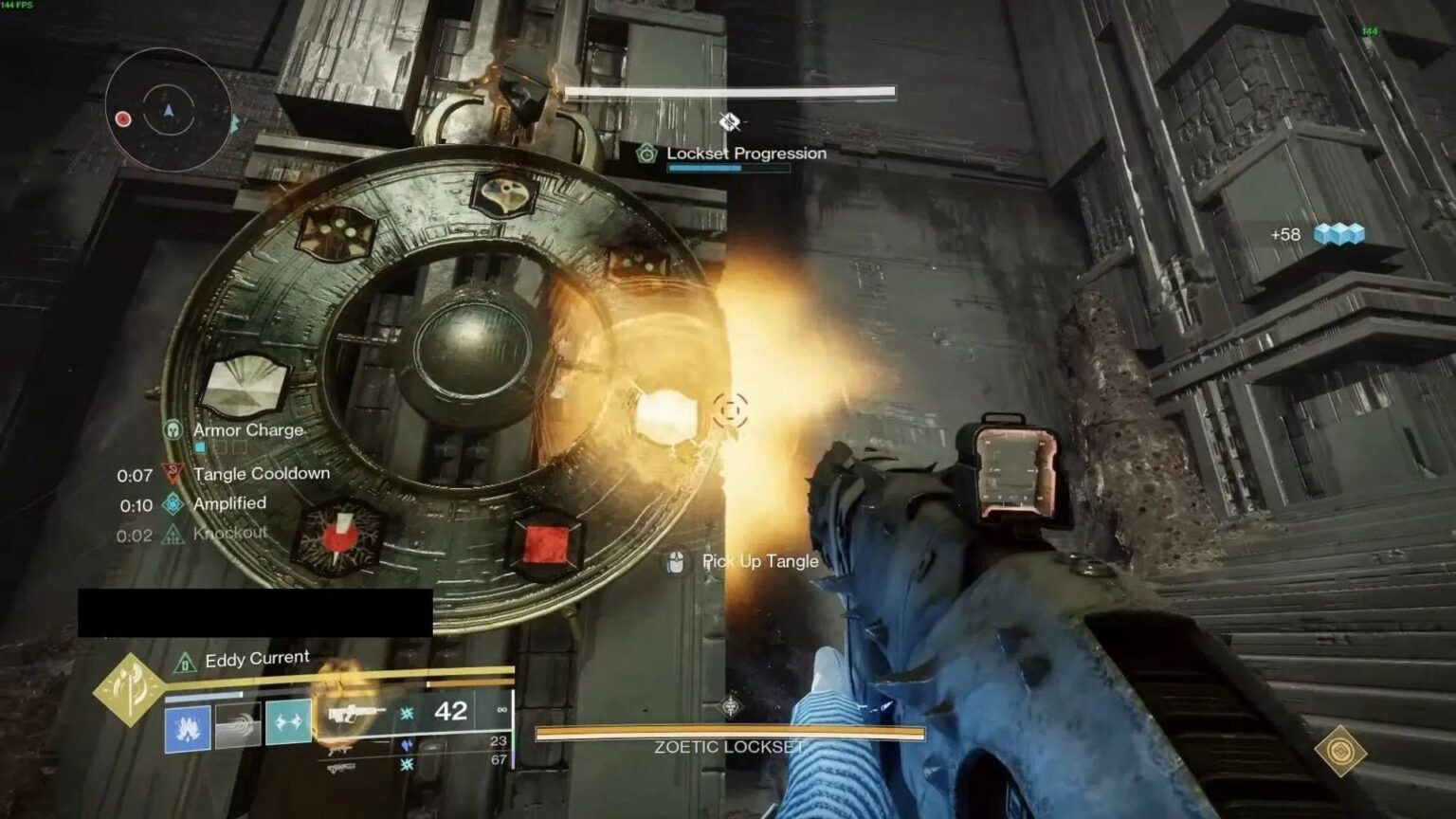Expand the equipped rifle weapon slot
Viewport: 1456px width, 819px height.
click(355, 713)
